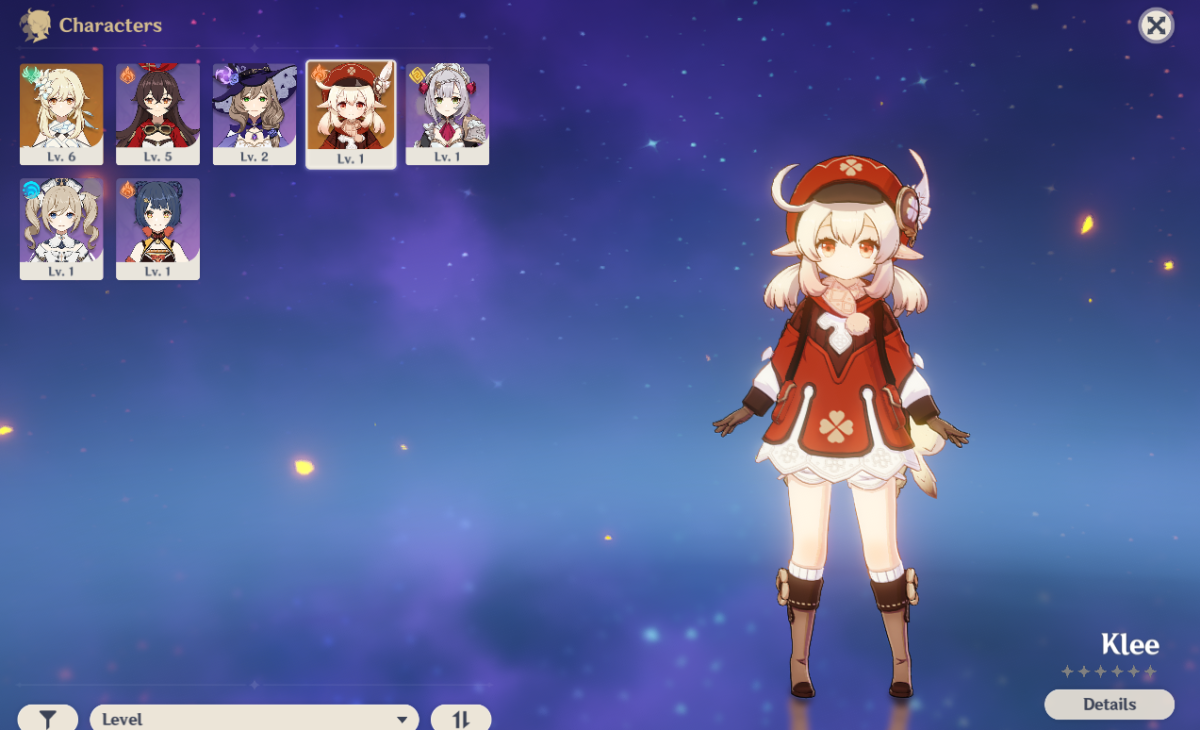Toggle the sort order arrows button
This screenshot has width=1200, height=730.
tap(461, 718)
